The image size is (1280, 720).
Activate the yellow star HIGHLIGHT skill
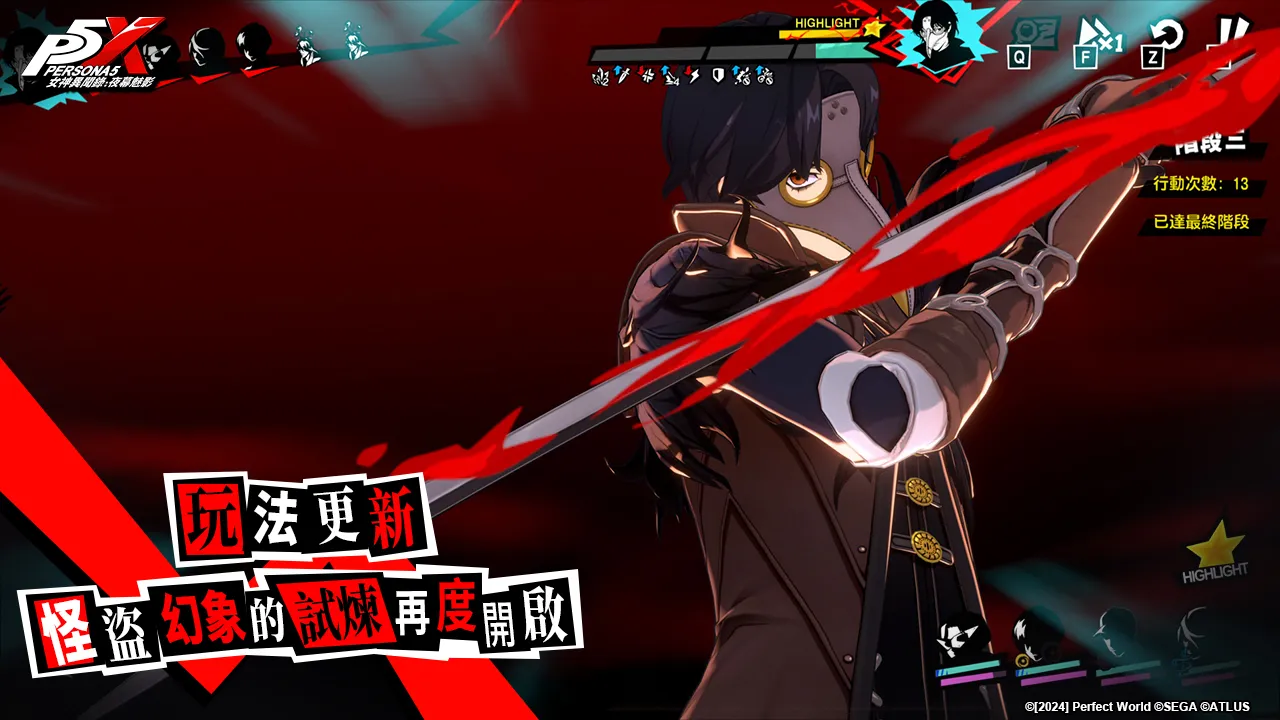[x=1215, y=550]
